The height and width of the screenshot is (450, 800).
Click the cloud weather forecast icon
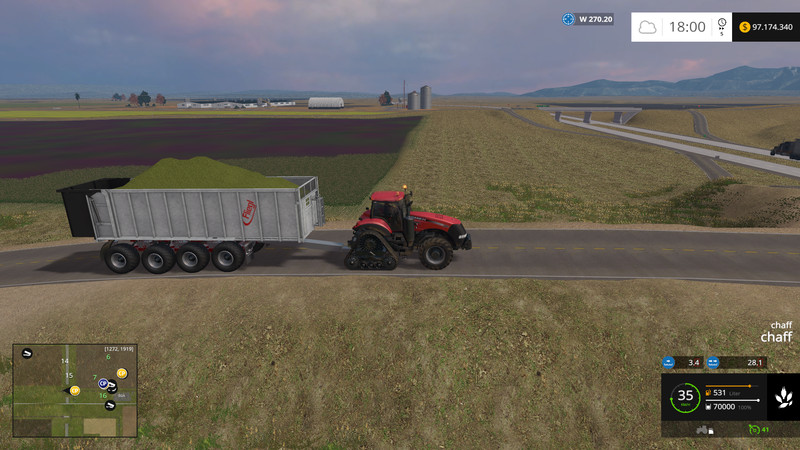tap(648, 27)
